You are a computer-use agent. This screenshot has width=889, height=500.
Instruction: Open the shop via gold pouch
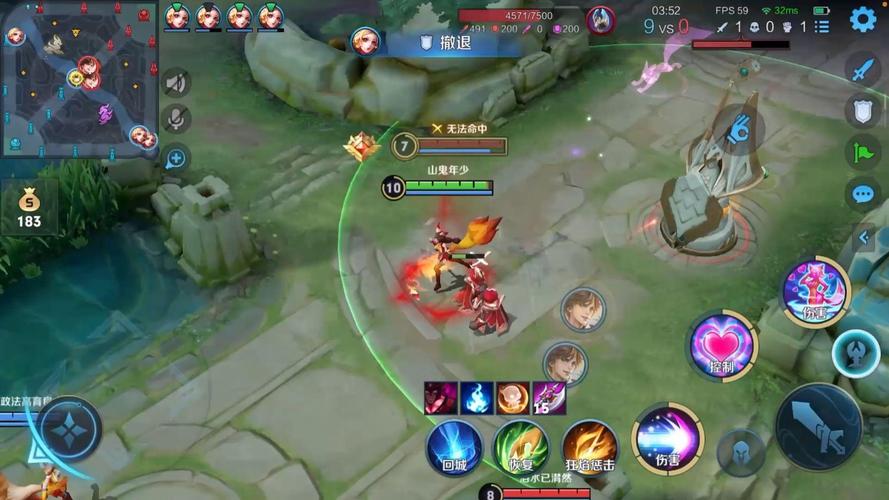[29, 207]
